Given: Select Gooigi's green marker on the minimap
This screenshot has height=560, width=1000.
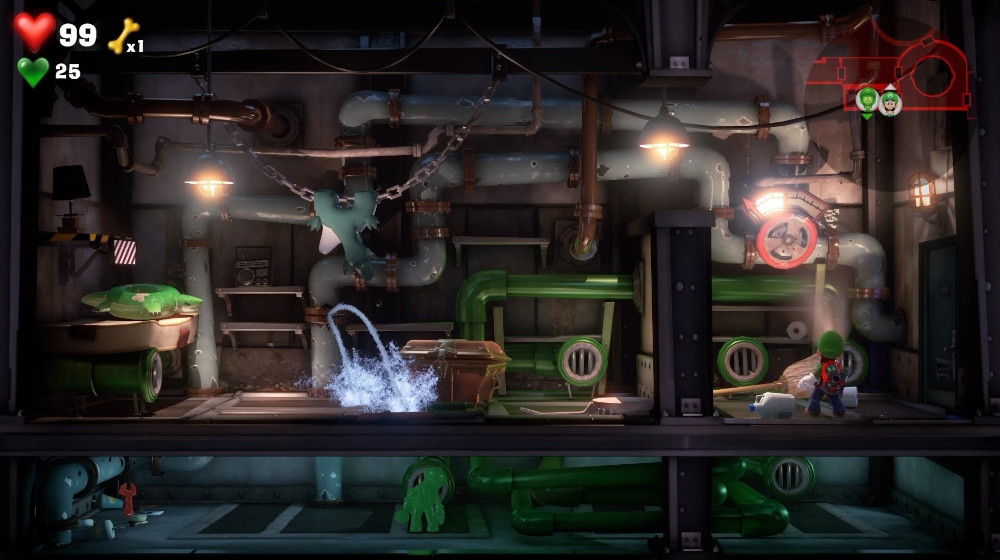Looking at the screenshot, I should [x=867, y=100].
